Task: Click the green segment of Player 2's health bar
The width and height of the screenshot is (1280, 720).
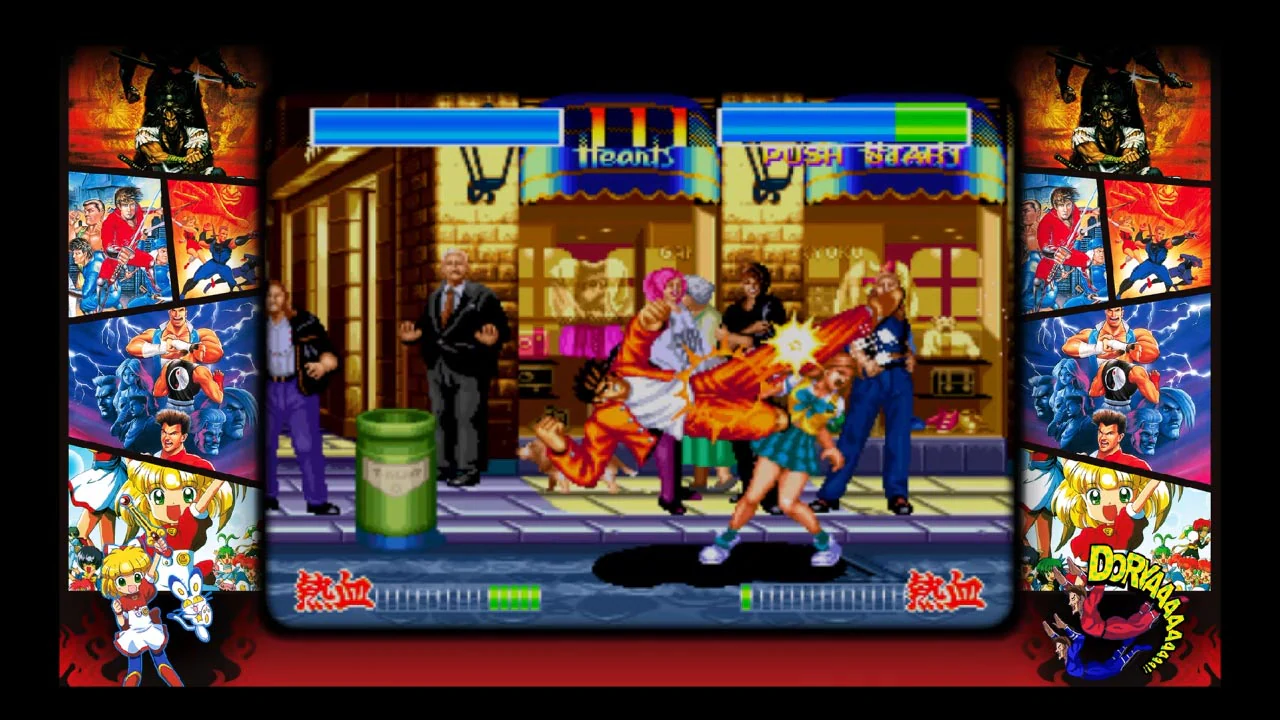Action: point(932,125)
